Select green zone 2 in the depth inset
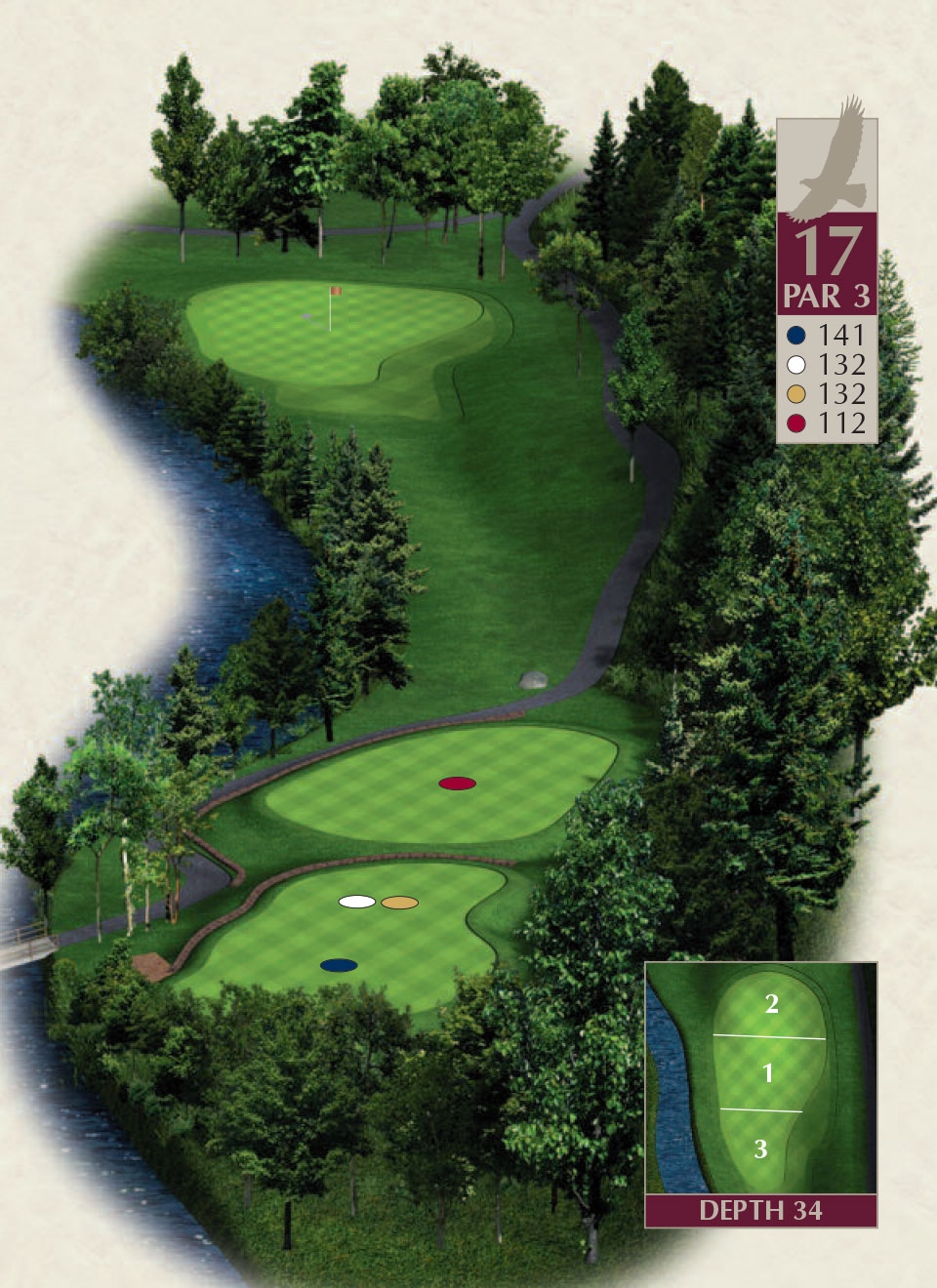937x1288 pixels. (x=771, y=1003)
